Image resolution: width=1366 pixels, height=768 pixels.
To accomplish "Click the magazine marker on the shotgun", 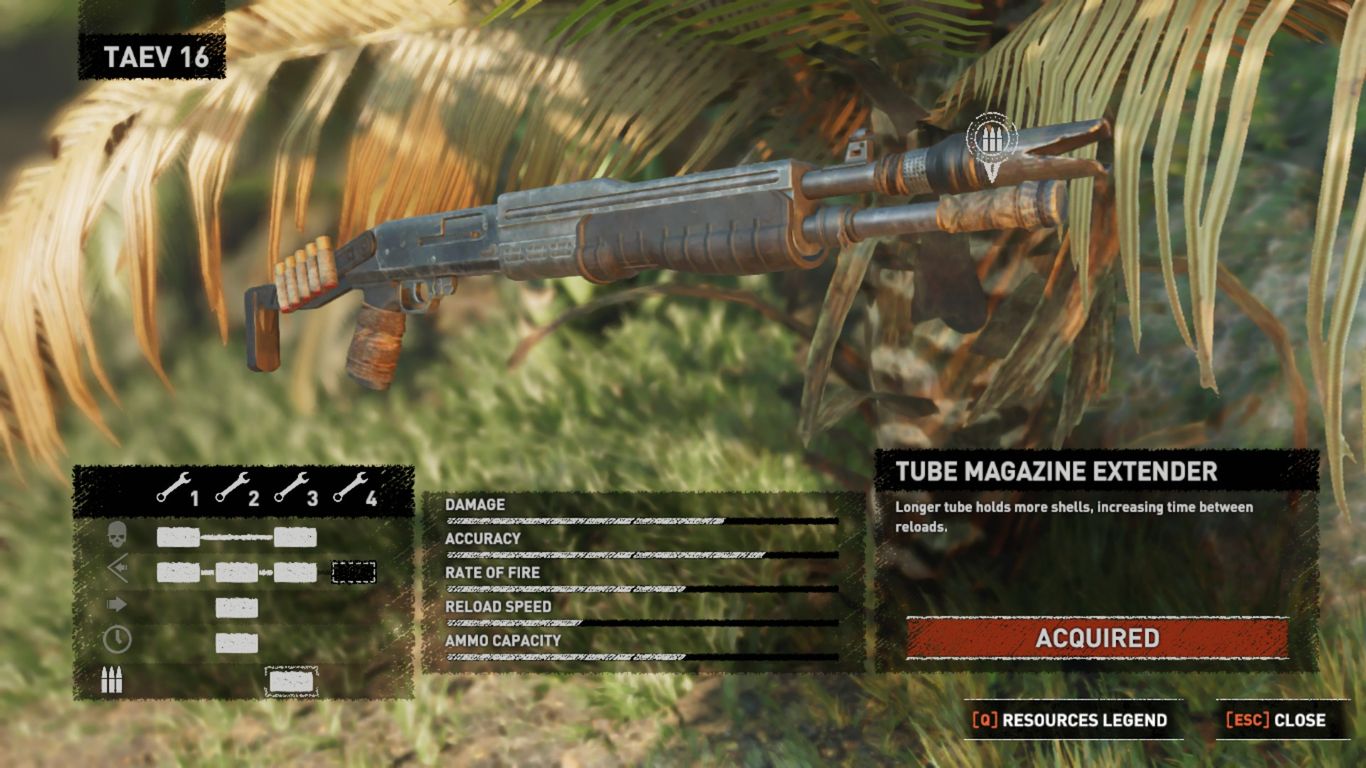I will (x=991, y=141).
